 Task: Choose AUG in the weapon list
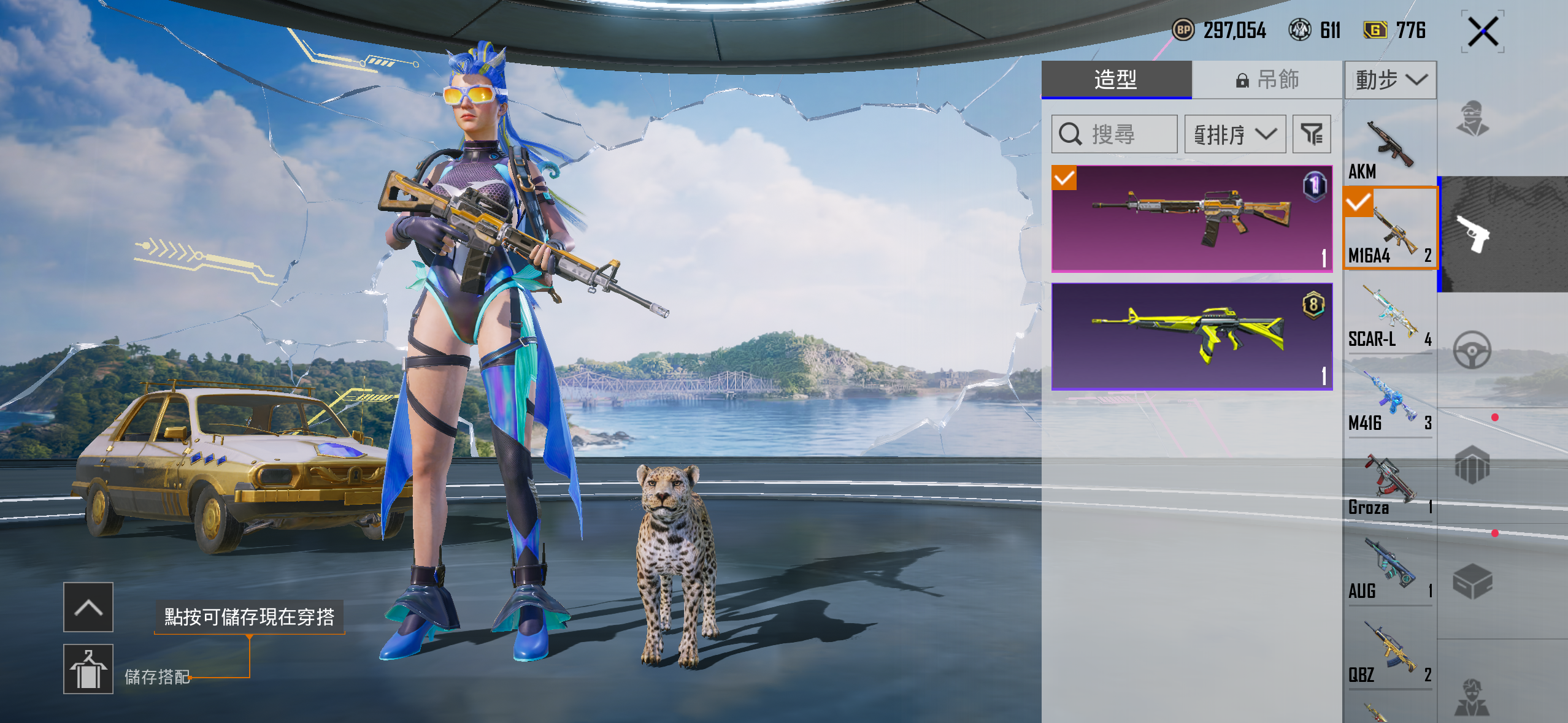pyautogui.click(x=1389, y=569)
